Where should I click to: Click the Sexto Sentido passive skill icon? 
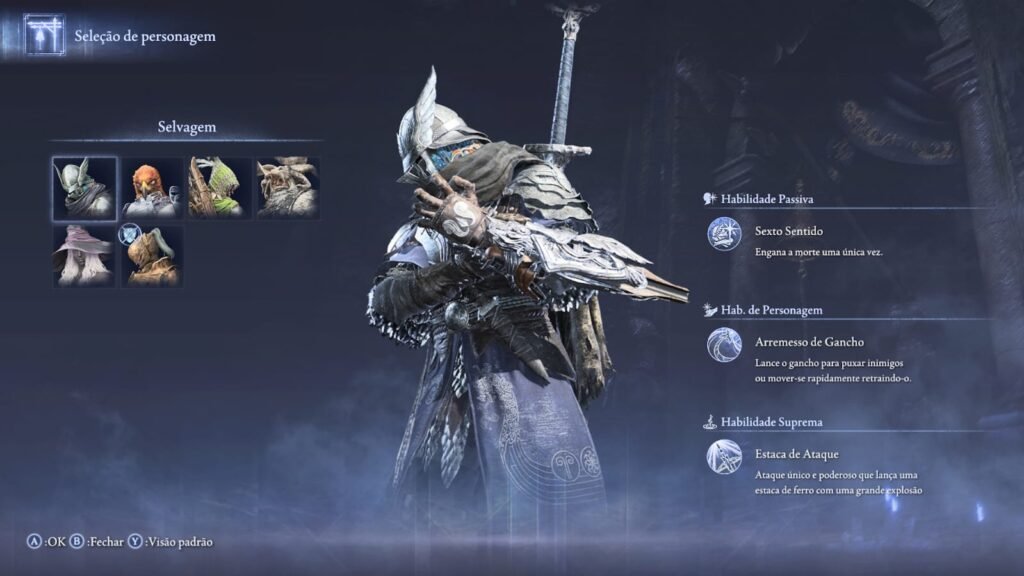[724, 234]
